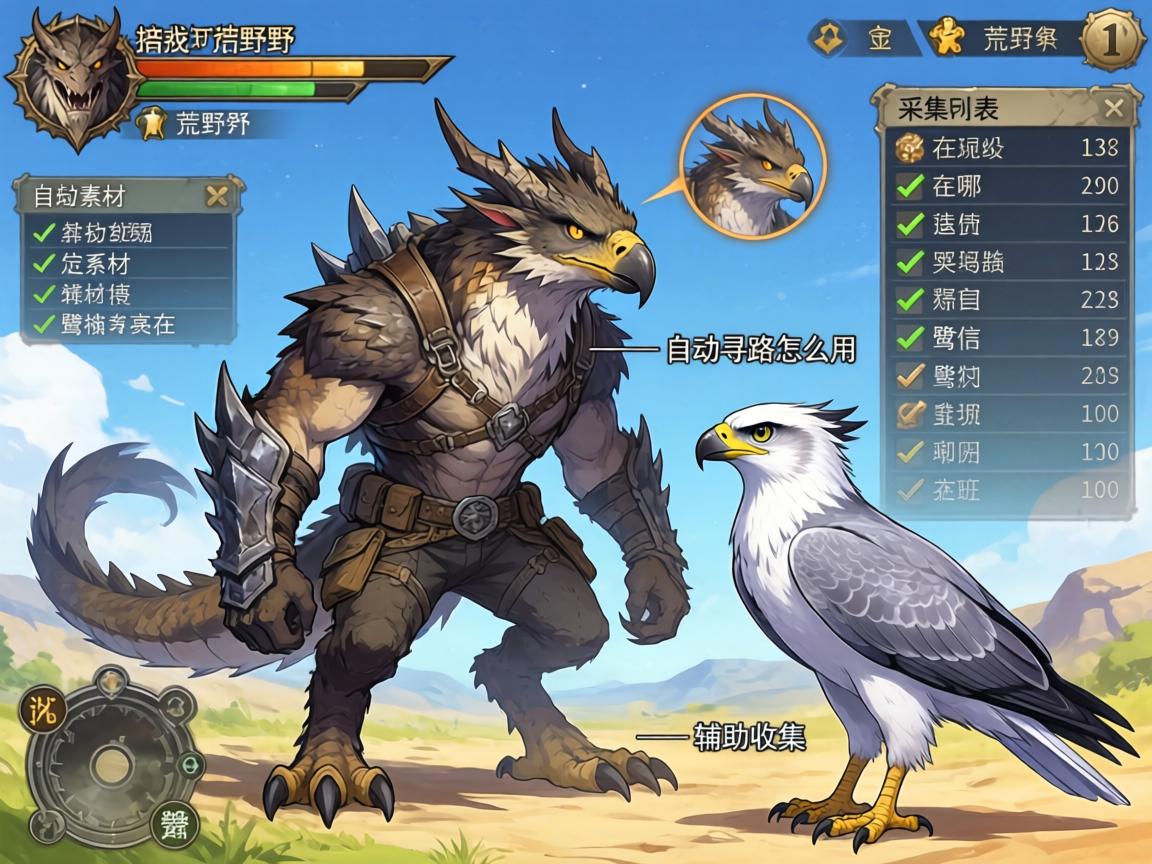Toggle the checked row showing 189
Viewport: 1152px width, 864px height.
point(910,338)
